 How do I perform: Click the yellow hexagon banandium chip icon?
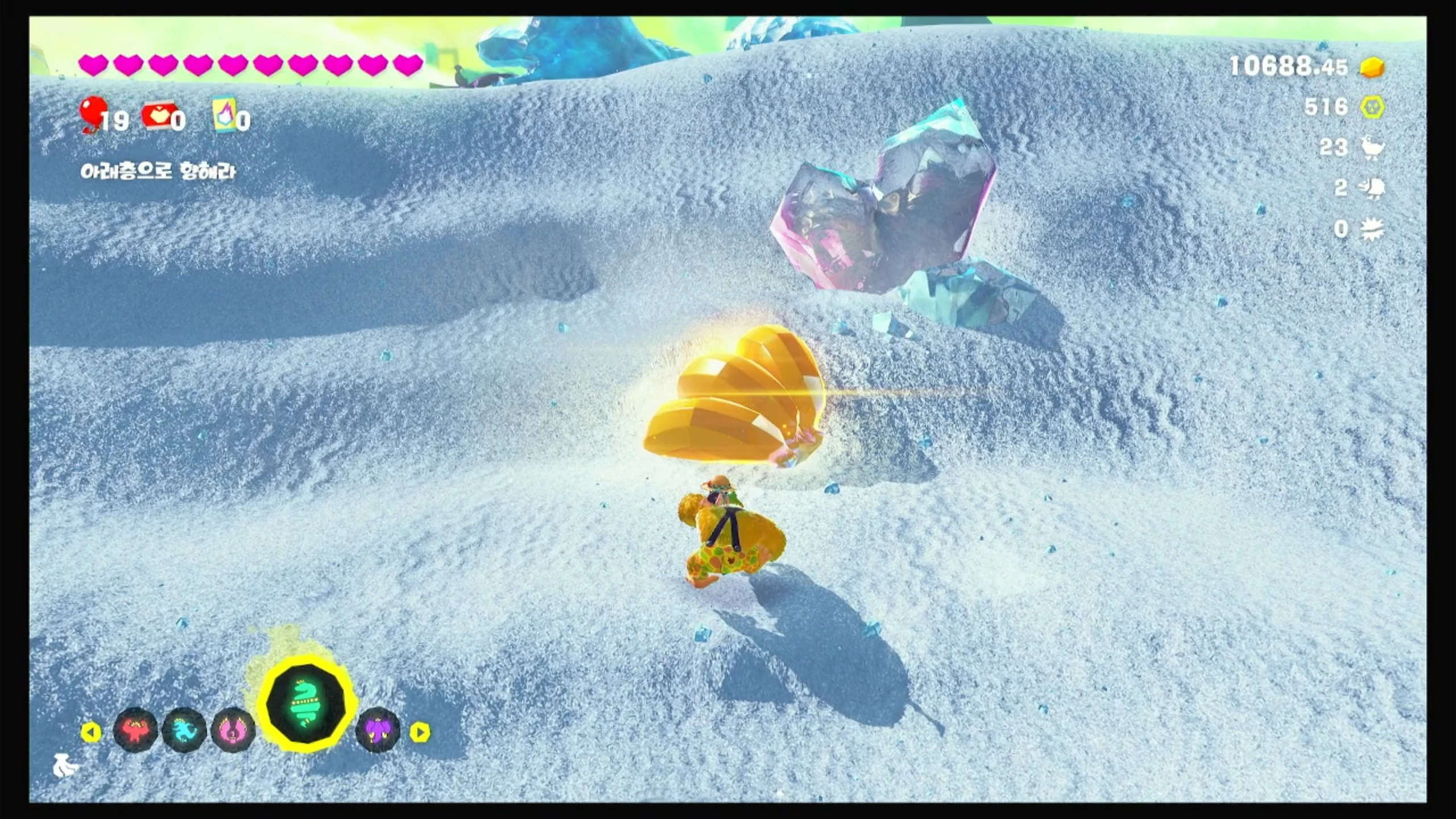coord(1372,107)
